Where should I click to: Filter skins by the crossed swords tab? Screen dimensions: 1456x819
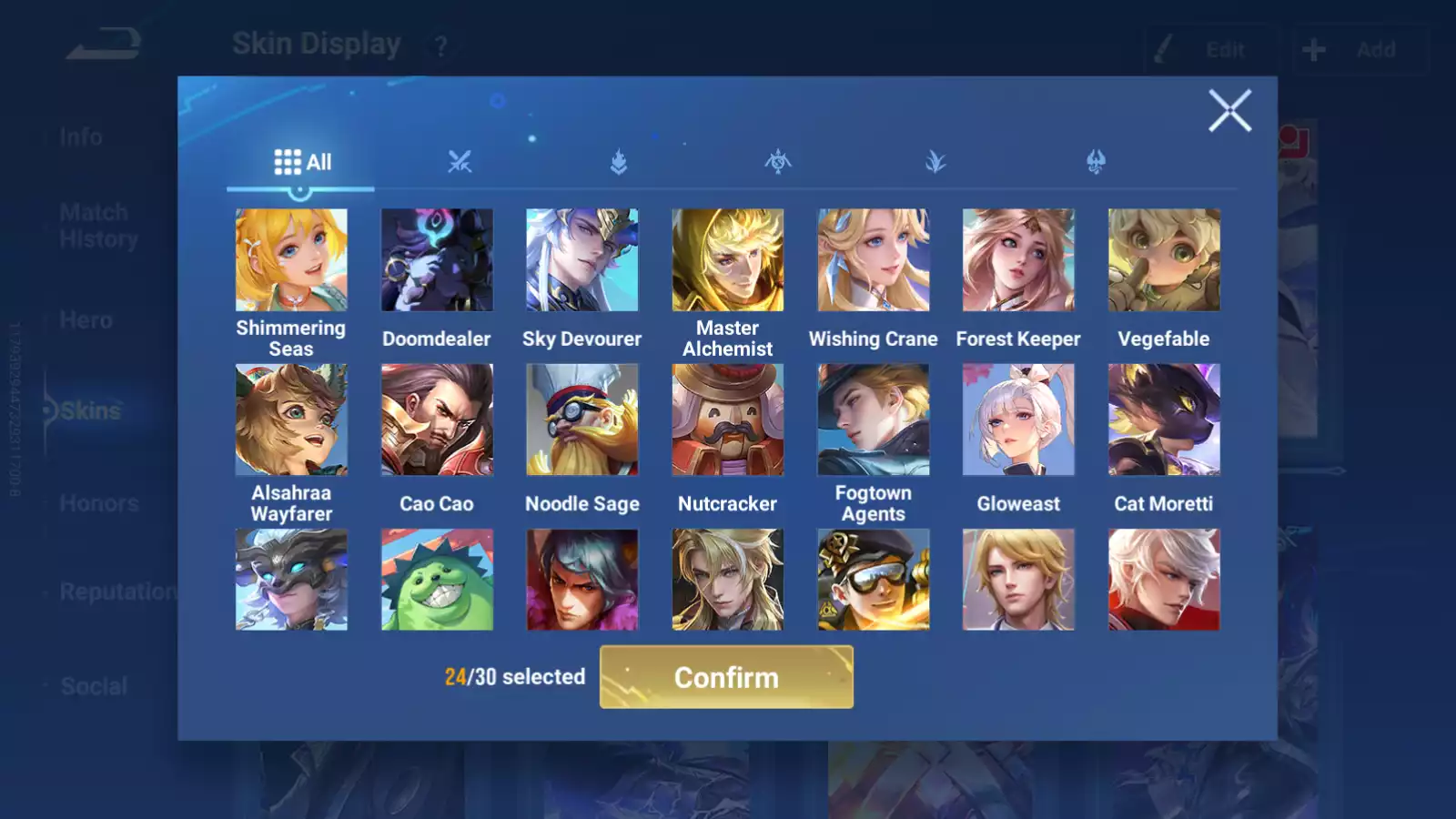[x=460, y=163]
